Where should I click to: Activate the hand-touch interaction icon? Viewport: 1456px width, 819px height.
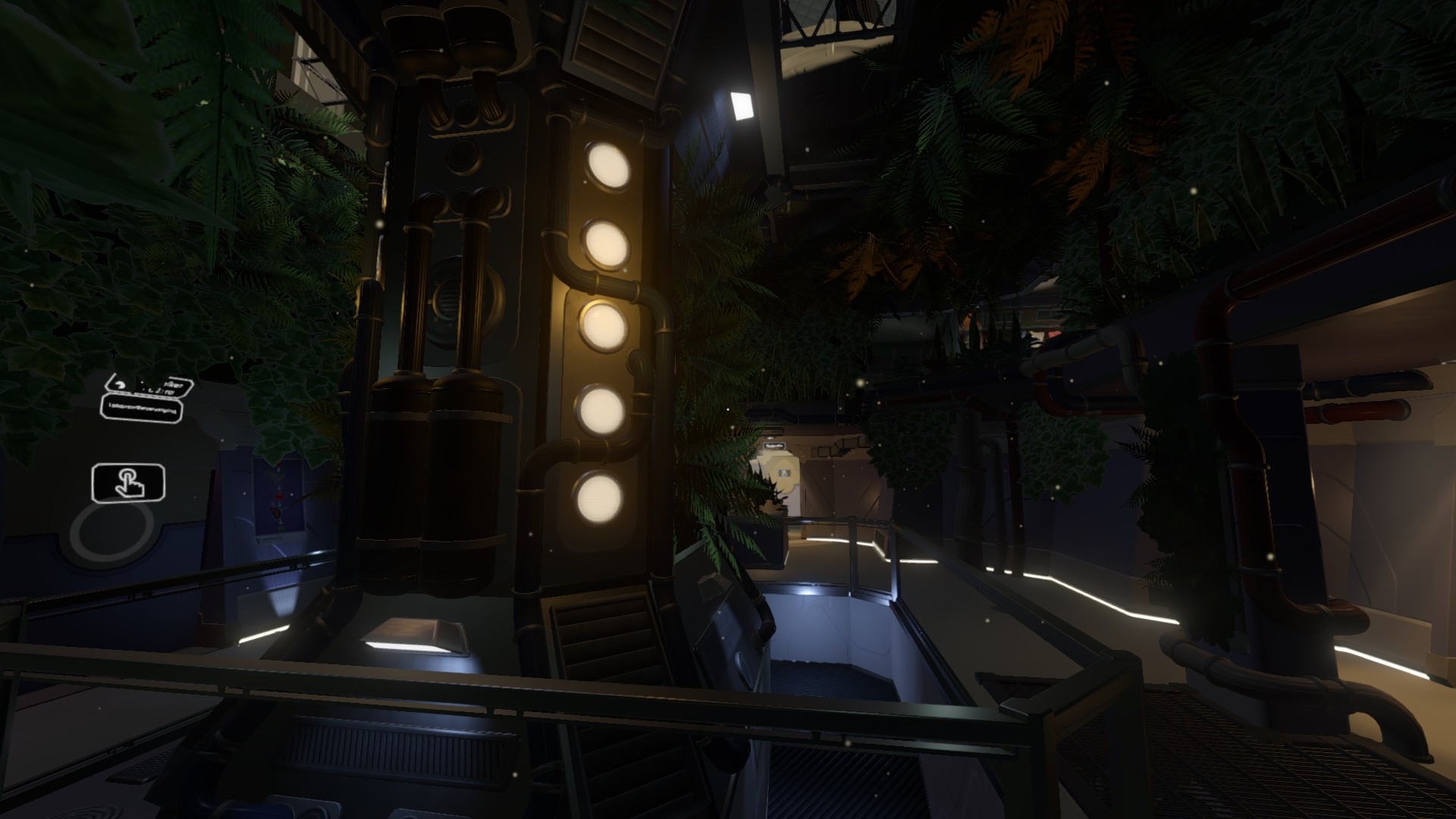pyautogui.click(x=128, y=483)
